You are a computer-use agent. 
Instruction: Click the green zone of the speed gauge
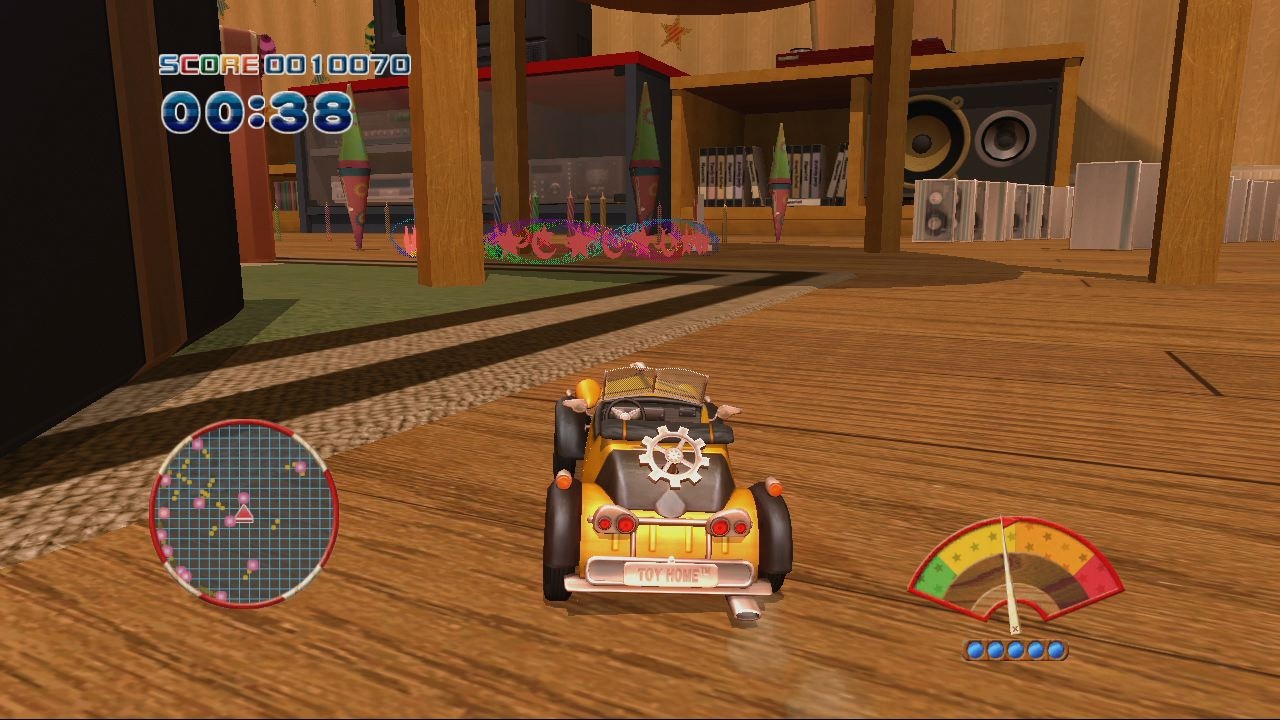point(935,580)
